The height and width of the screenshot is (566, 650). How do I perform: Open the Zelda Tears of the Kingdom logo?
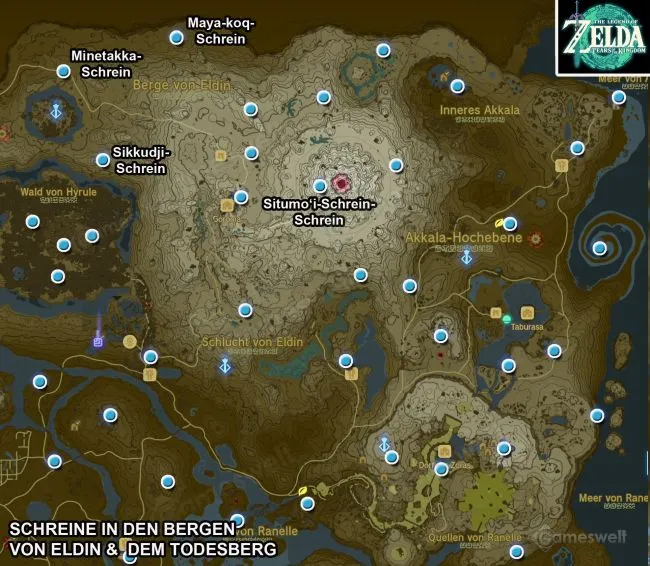603,37
